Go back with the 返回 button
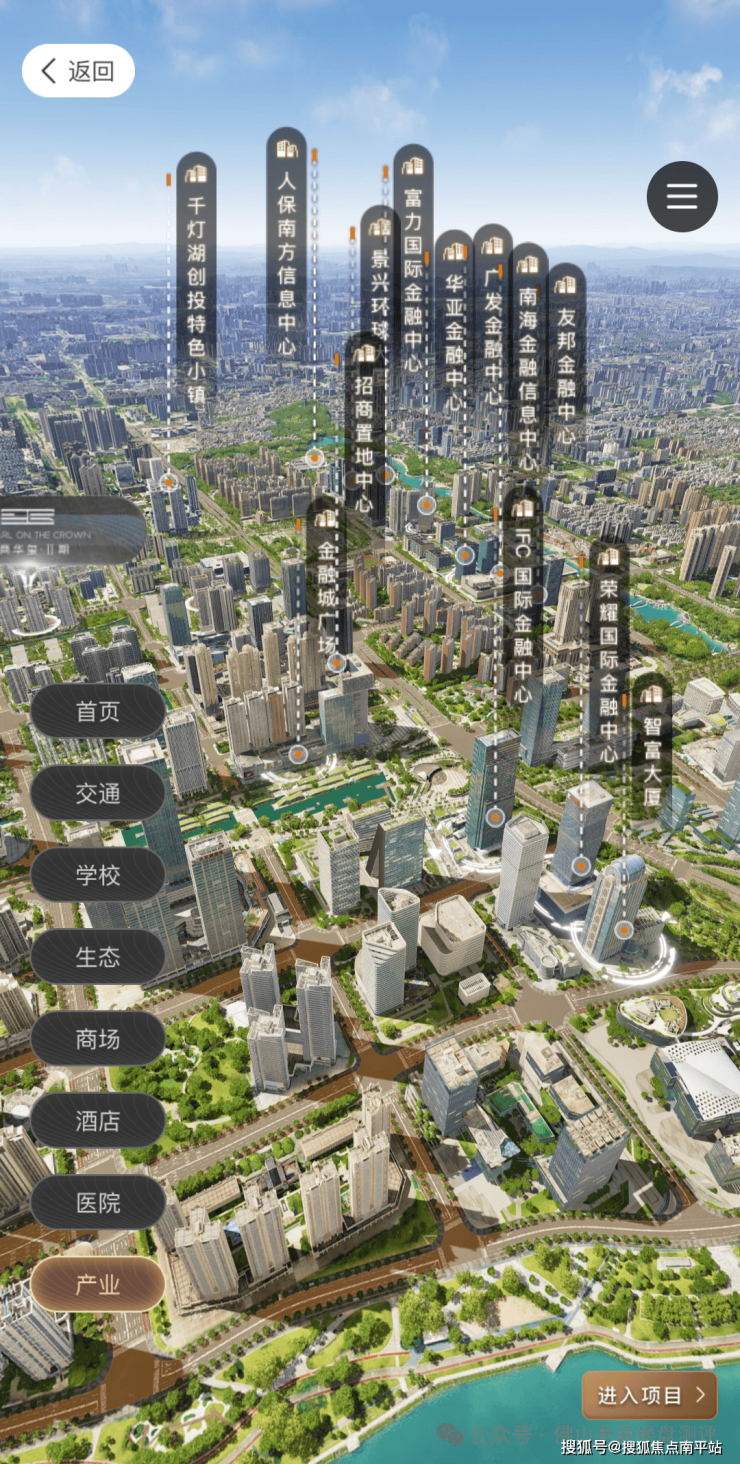Image resolution: width=740 pixels, height=1464 pixels. [78, 71]
